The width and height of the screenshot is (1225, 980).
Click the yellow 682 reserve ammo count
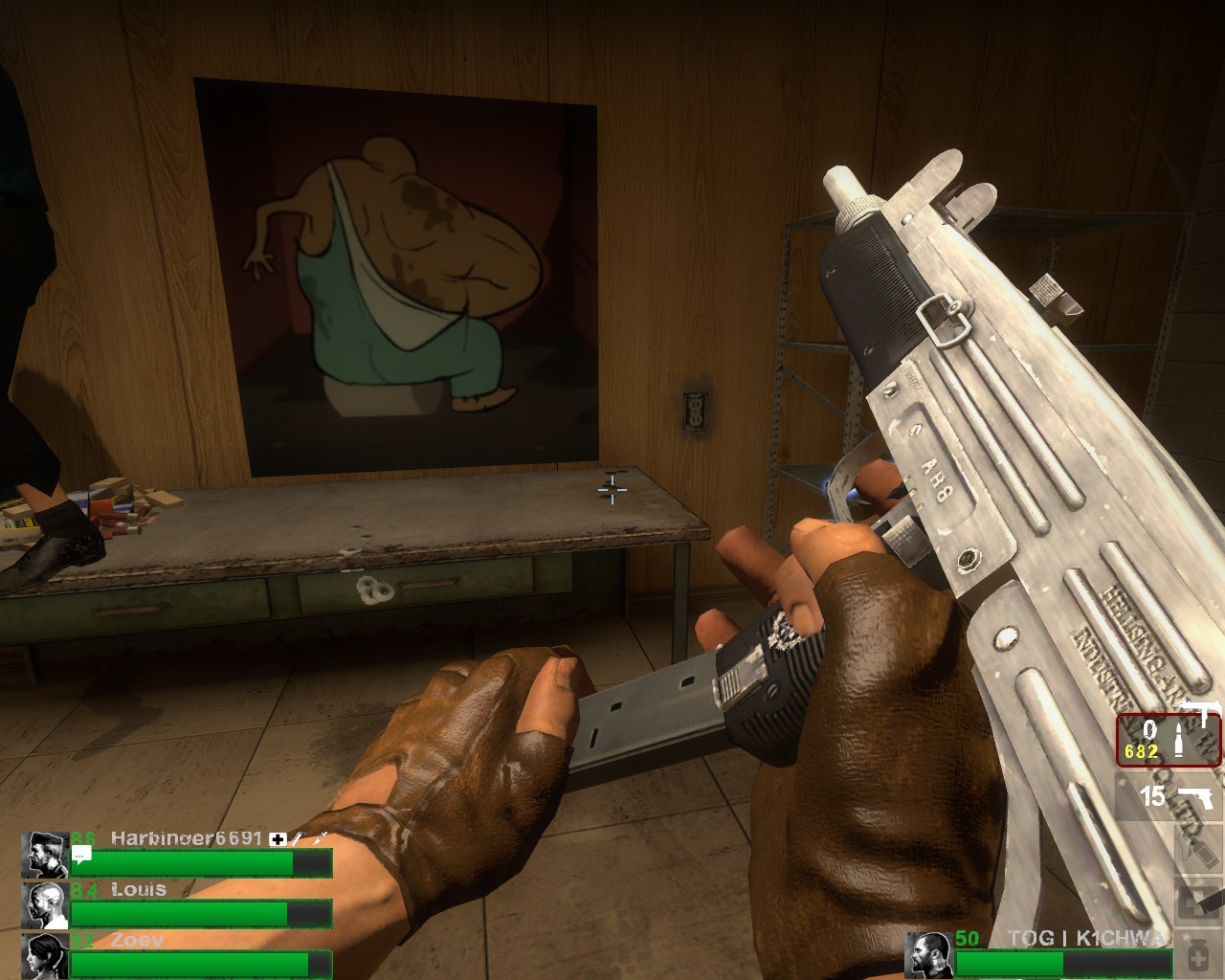1141,750
